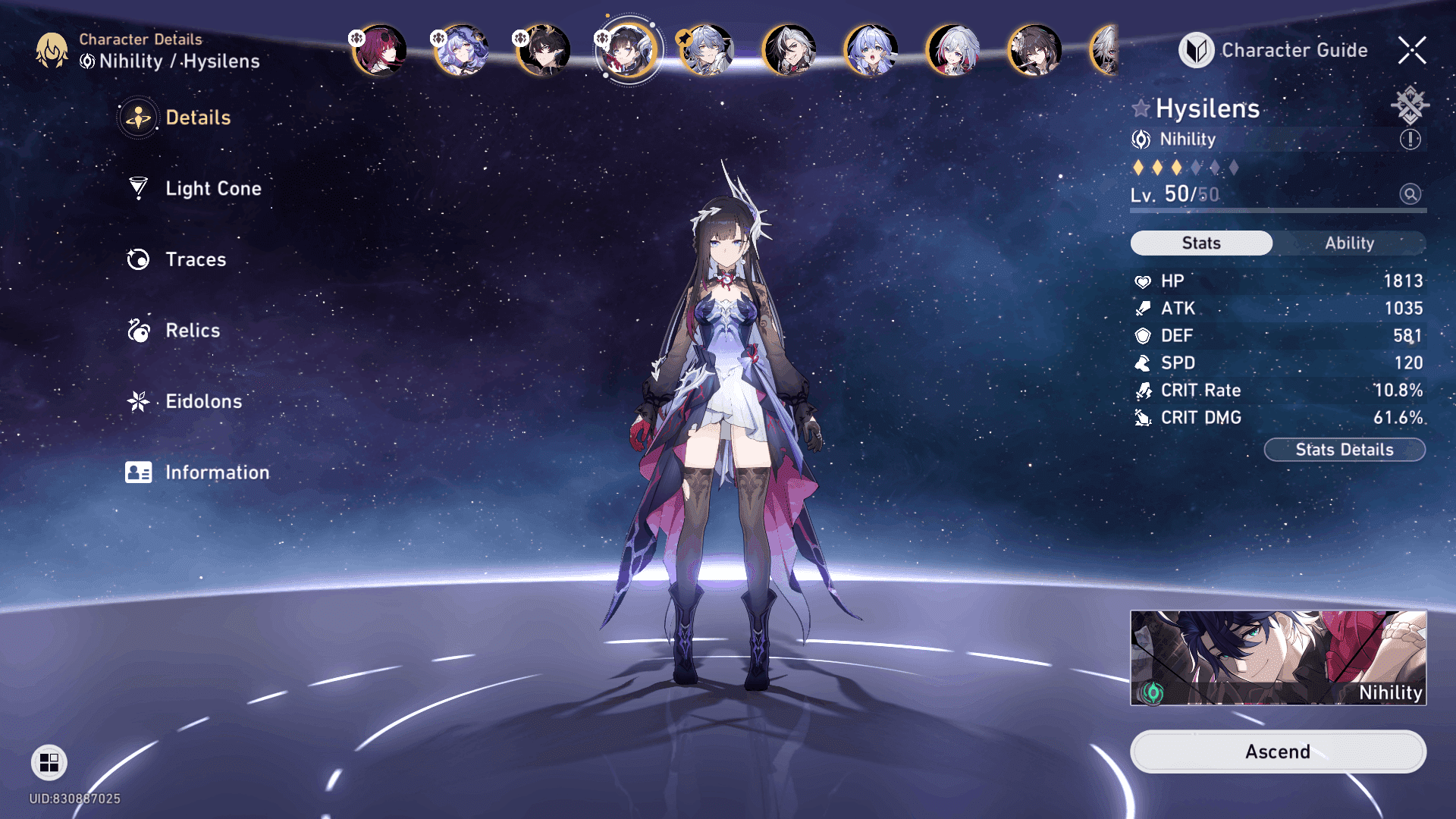This screenshot has width=1456, height=819.
Task: Open the level magnifier preview icon
Action: (x=1410, y=194)
